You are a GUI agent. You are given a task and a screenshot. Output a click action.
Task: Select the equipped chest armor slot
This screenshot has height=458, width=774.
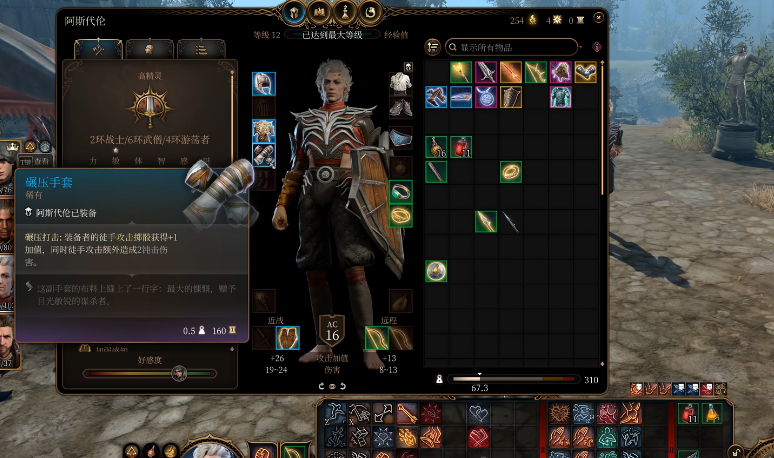(263, 132)
